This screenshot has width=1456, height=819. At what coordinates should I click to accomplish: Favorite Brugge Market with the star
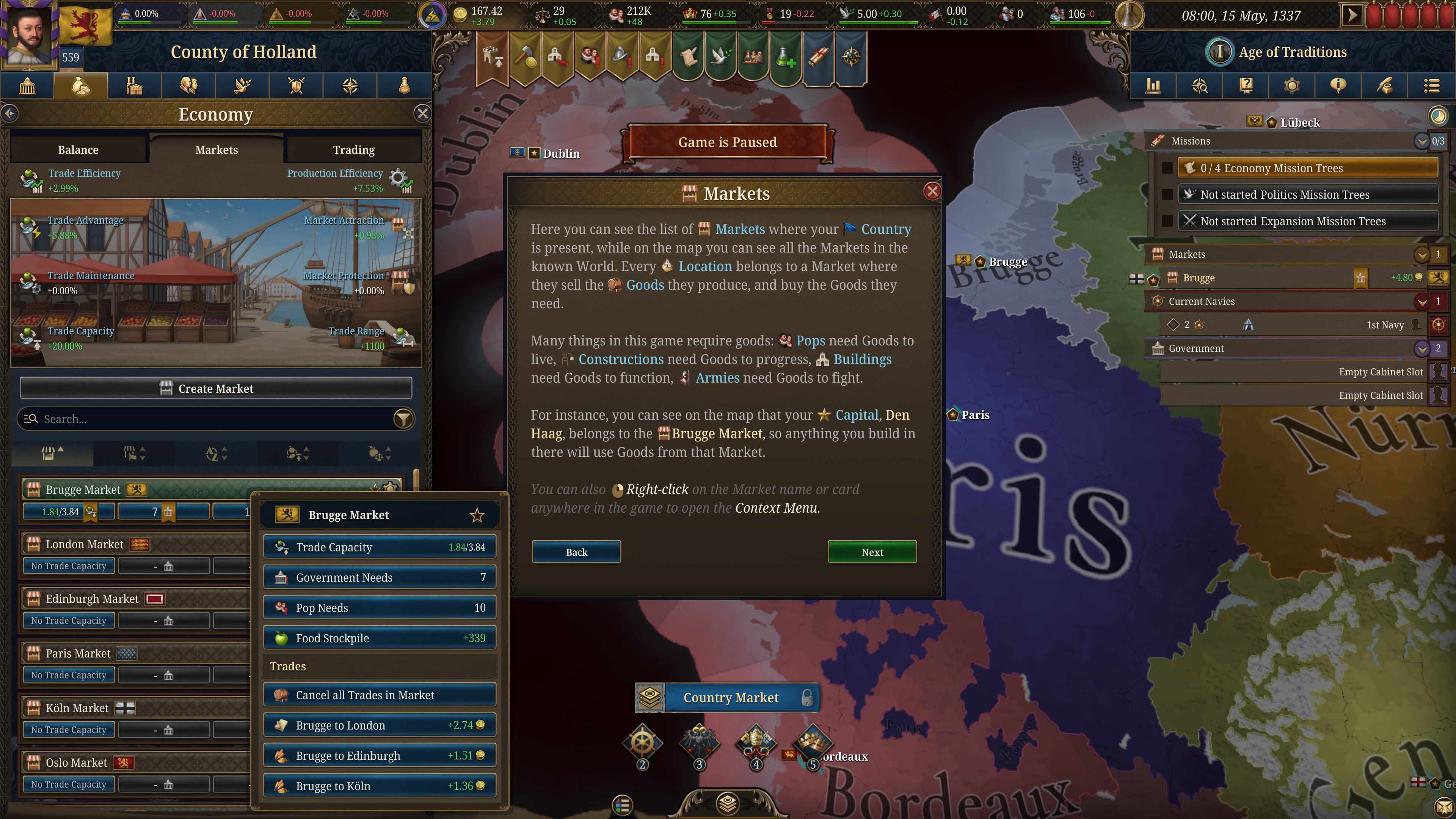[477, 515]
